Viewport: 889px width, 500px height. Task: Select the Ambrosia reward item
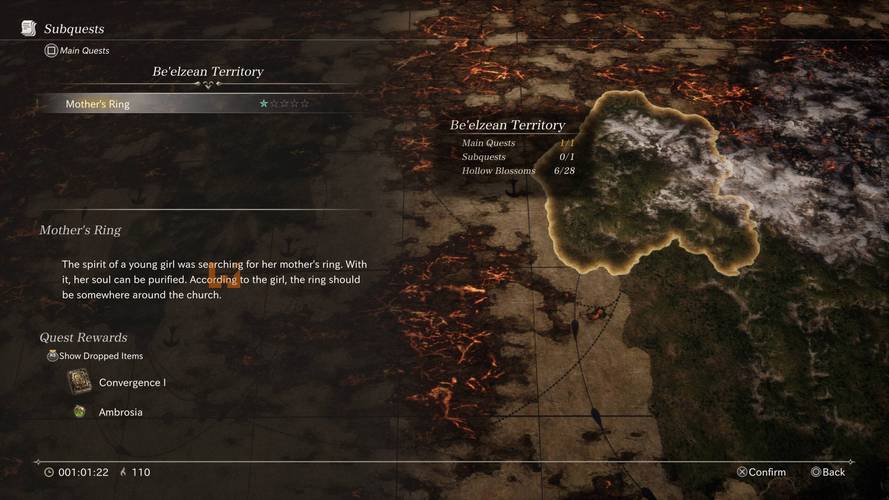click(x=120, y=412)
